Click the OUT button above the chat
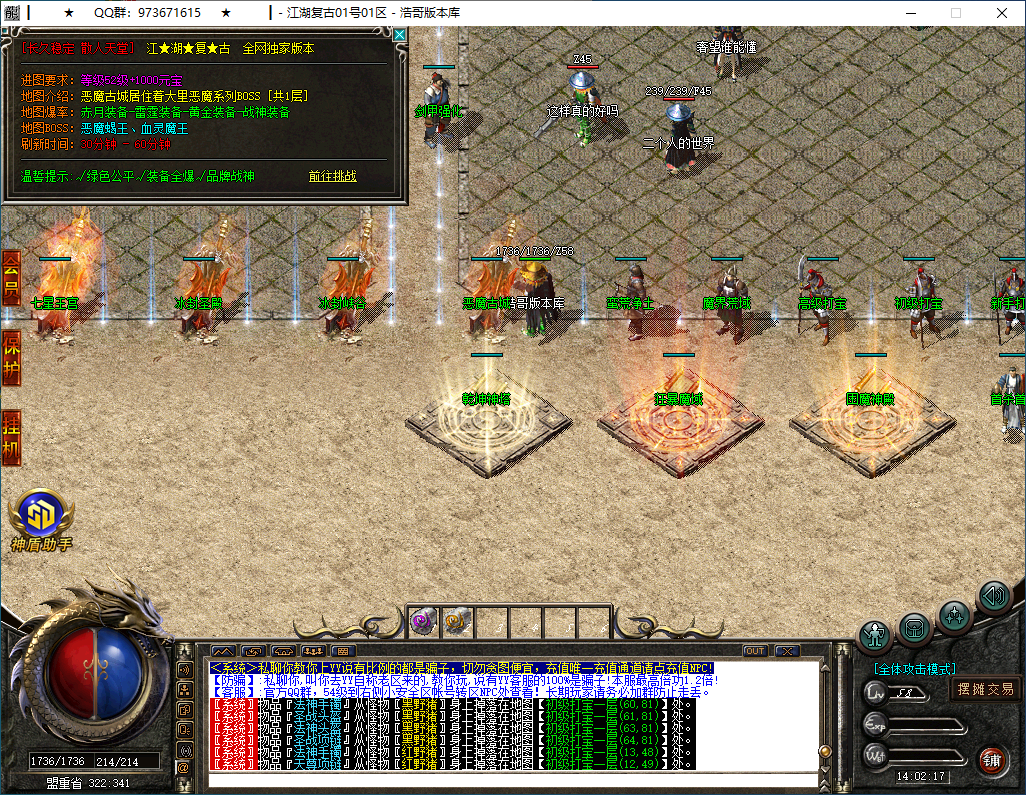1026x795 pixels. [x=754, y=651]
